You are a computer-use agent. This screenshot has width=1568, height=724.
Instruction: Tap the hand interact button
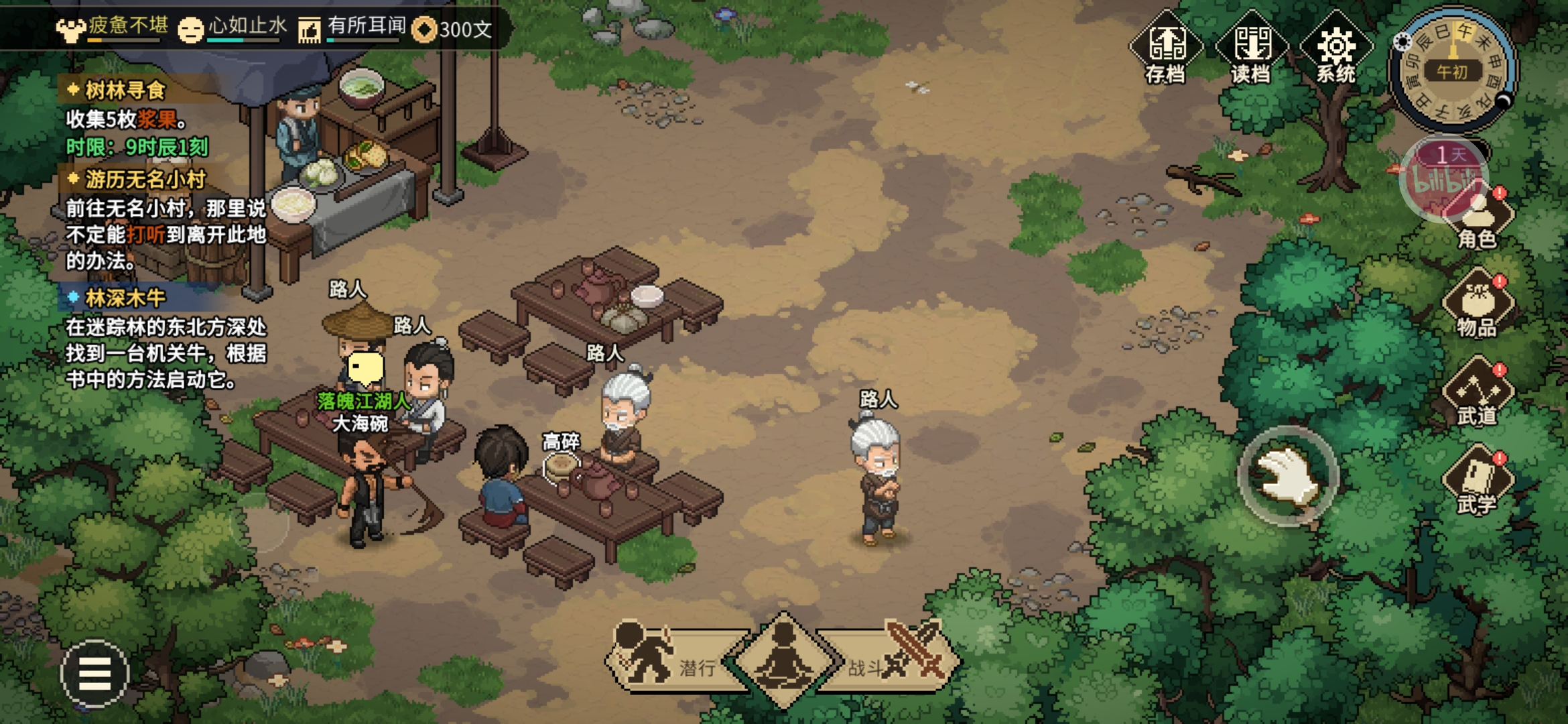point(1287,476)
